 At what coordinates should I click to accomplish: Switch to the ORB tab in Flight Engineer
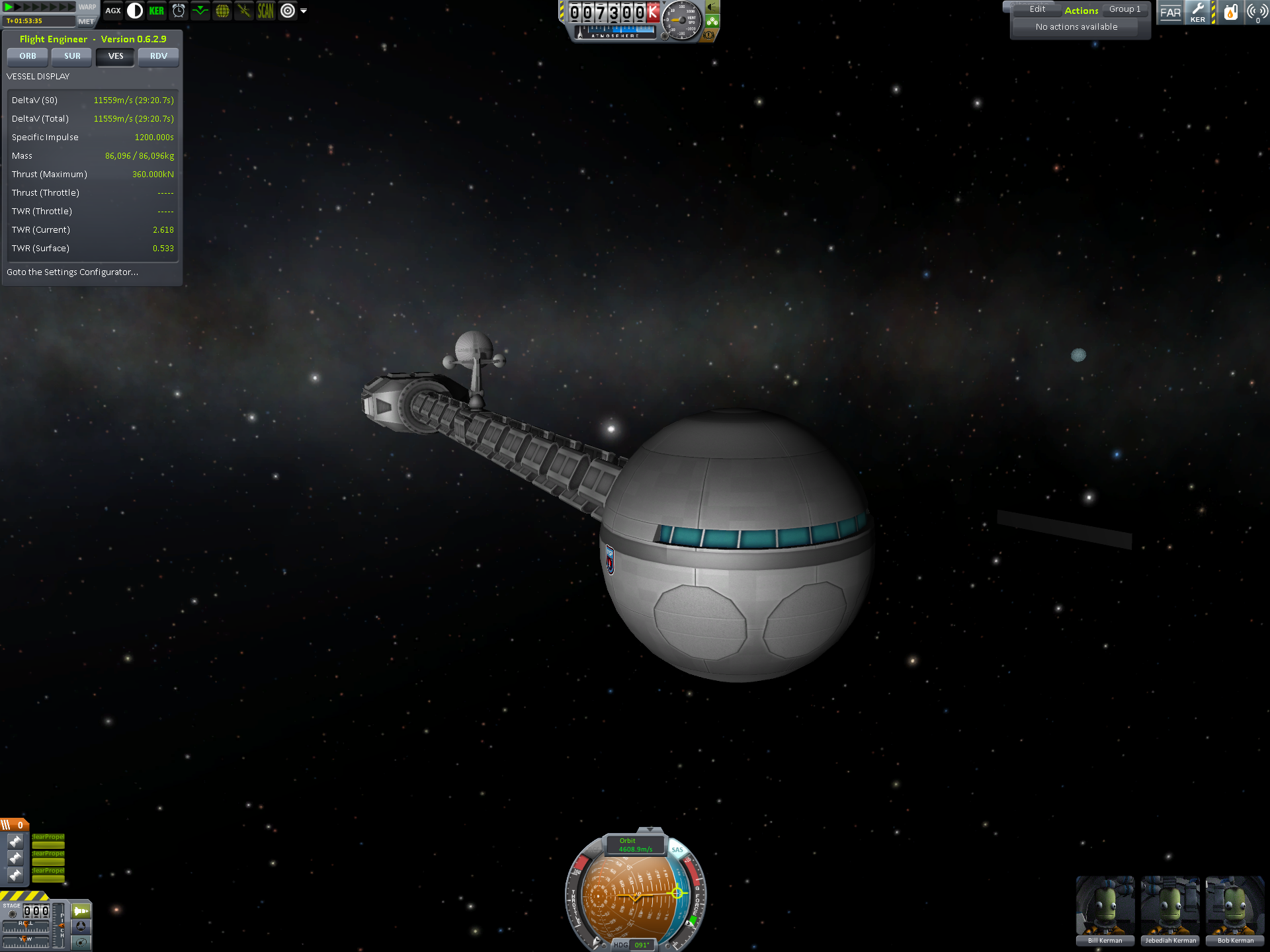28,56
